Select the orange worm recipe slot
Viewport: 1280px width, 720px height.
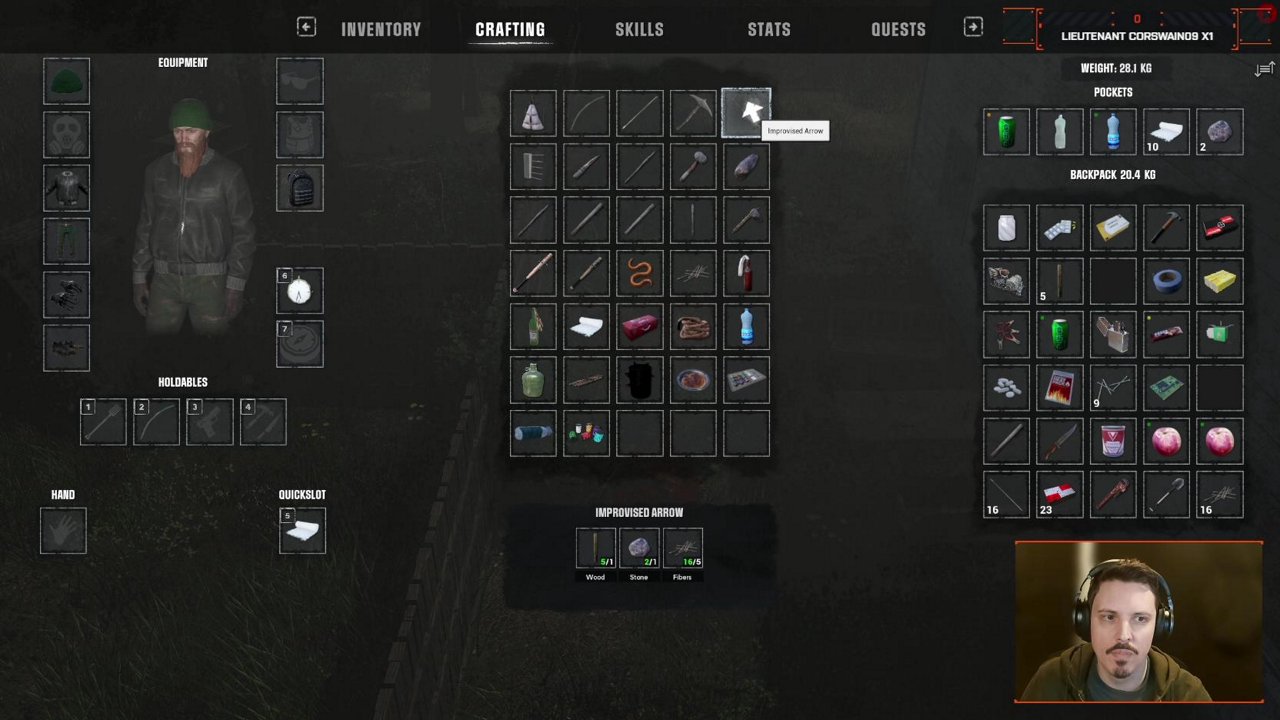640,273
